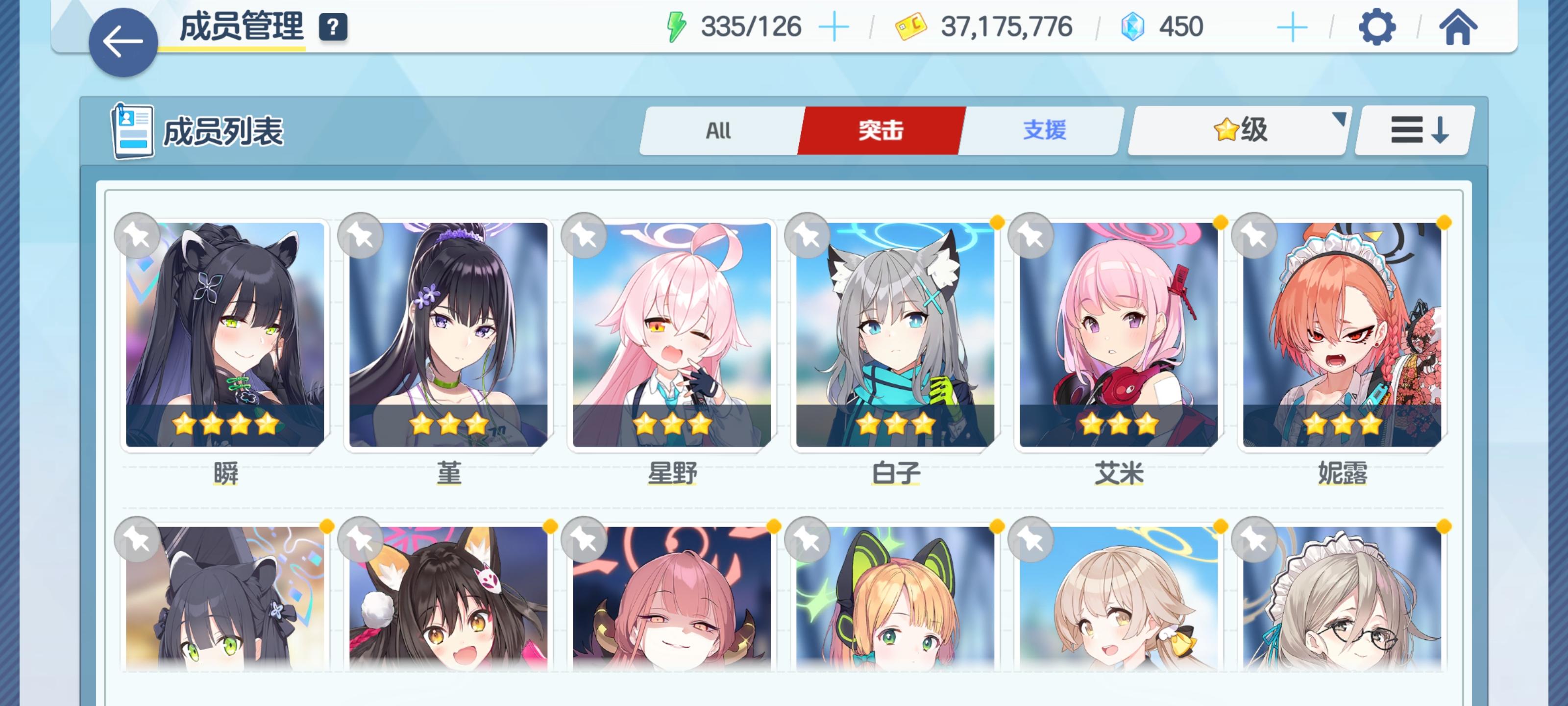Toggle the pin marker on 妮露's card

pos(1254,236)
